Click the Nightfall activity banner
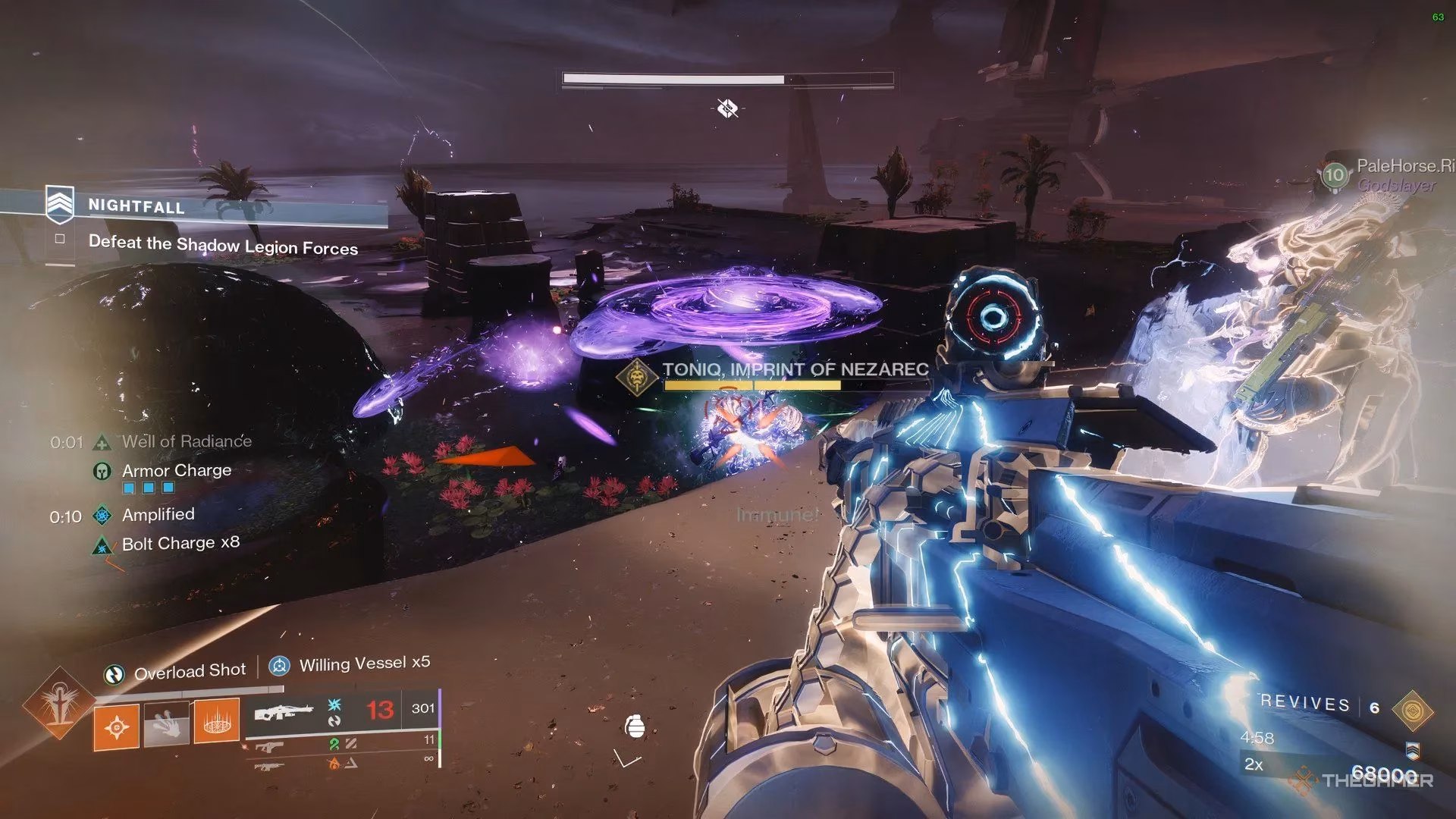The height and width of the screenshot is (819, 1456). pyautogui.click(x=136, y=206)
